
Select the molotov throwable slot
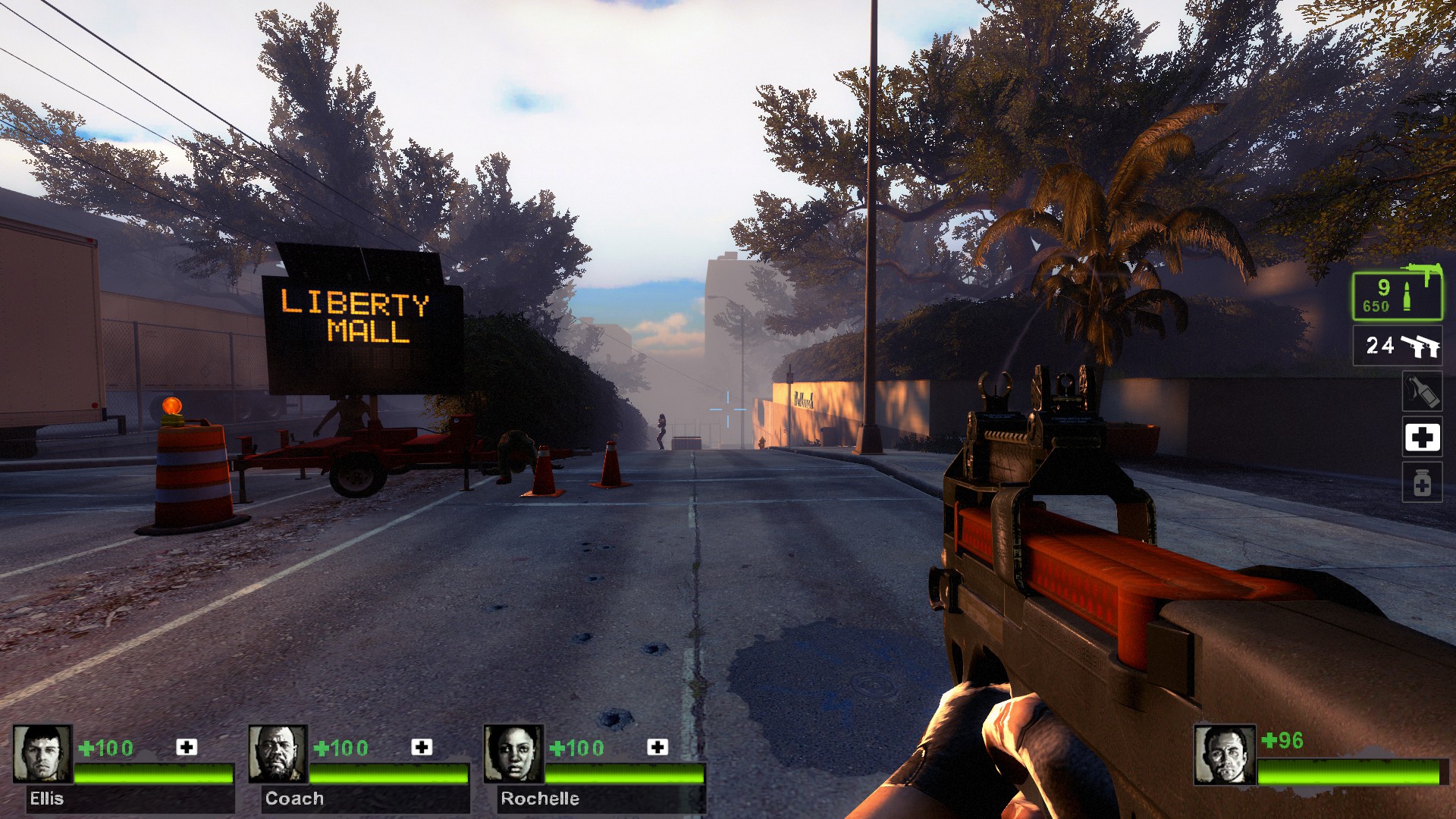point(1421,392)
